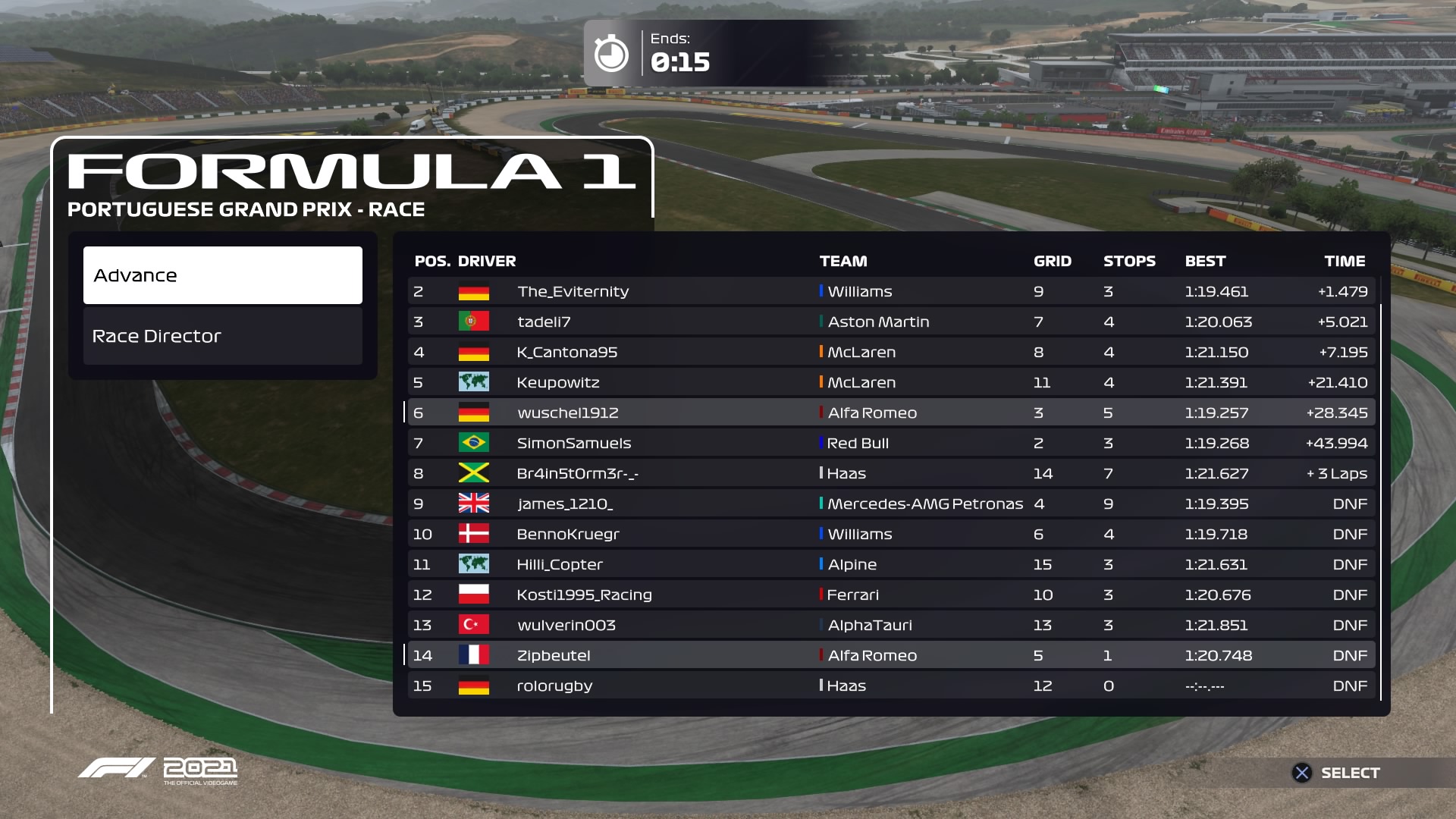Screen dimensions: 1456x819
Task: Choose Kosti1995_Racing's Ferrari row
Action: (x=891, y=595)
